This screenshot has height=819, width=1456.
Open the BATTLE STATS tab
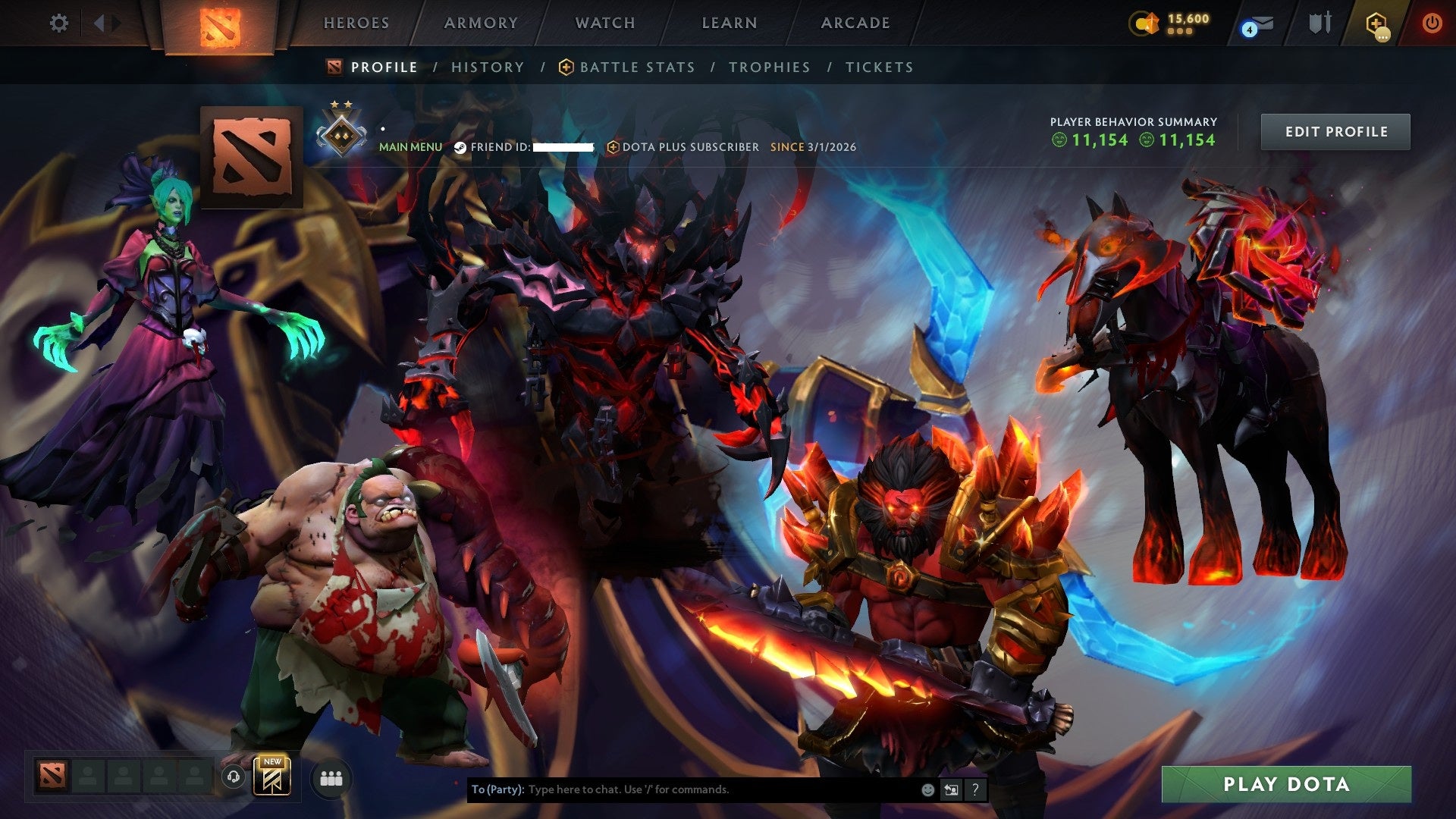tap(635, 67)
